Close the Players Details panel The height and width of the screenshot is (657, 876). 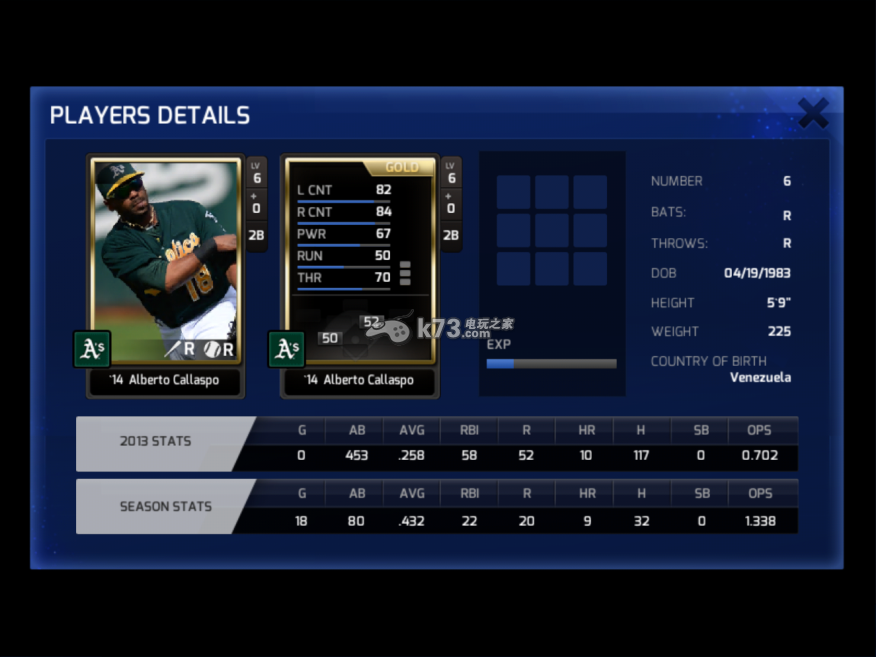[x=813, y=113]
